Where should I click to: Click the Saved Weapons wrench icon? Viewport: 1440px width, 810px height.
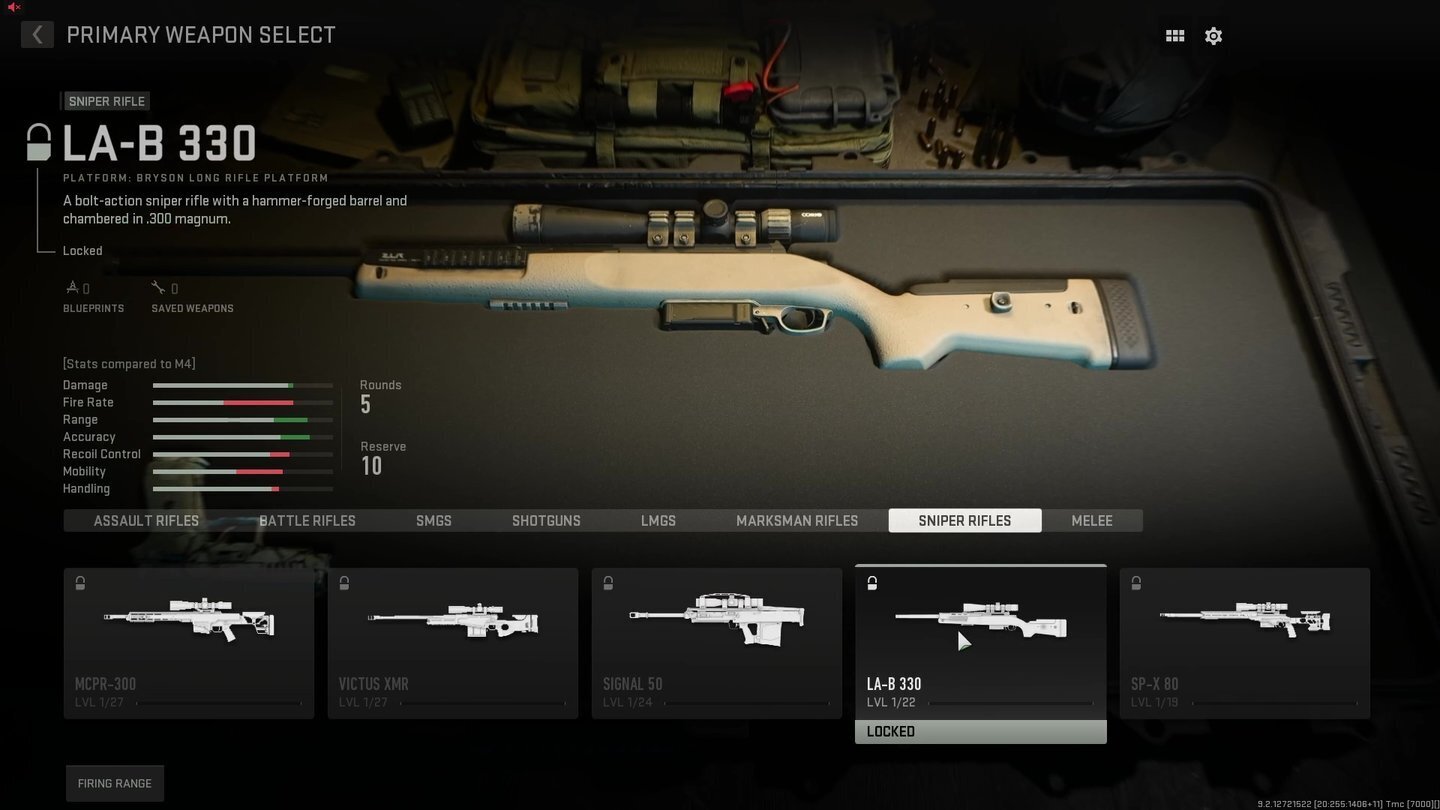(x=158, y=287)
